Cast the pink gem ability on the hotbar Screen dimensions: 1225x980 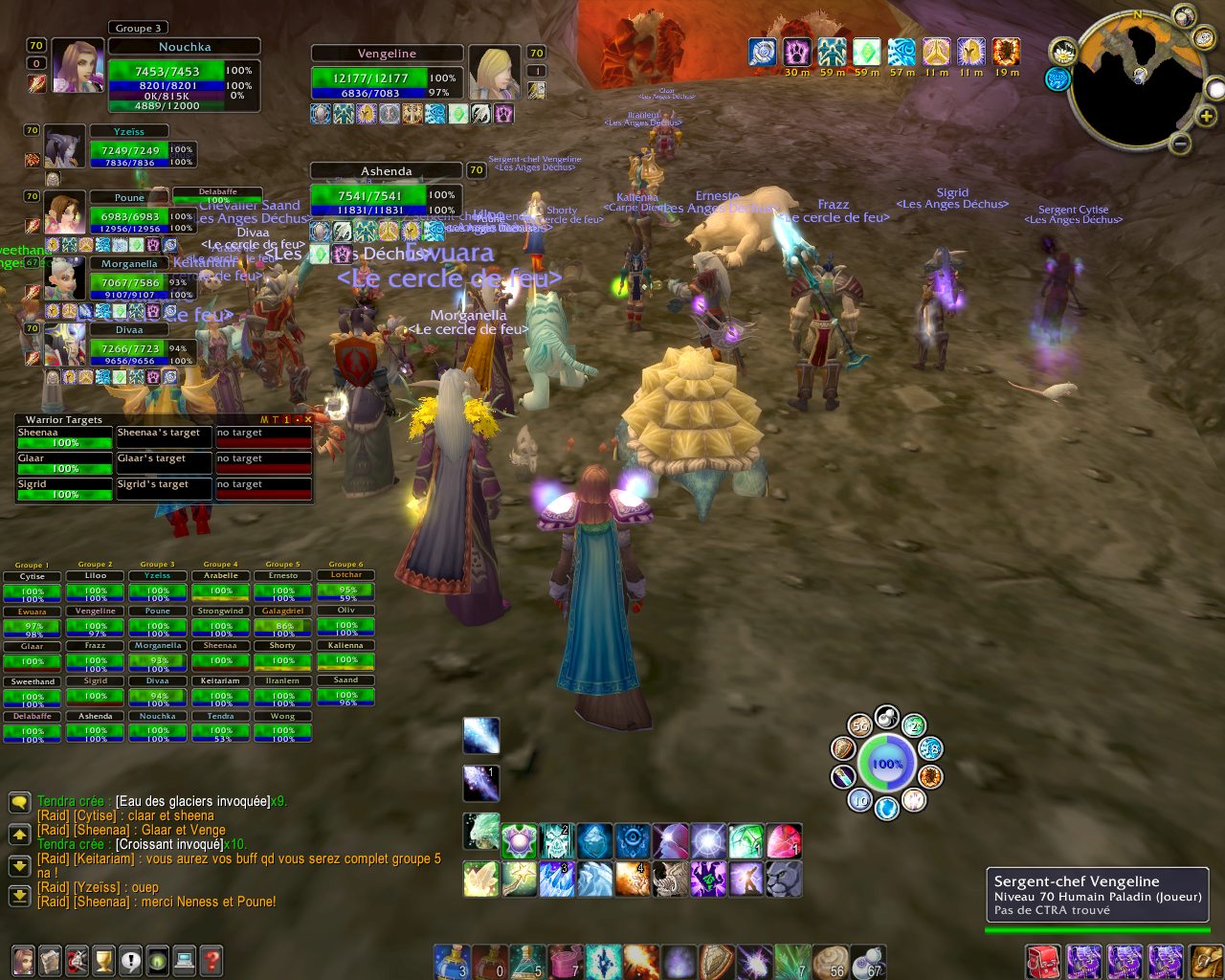pos(783,841)
